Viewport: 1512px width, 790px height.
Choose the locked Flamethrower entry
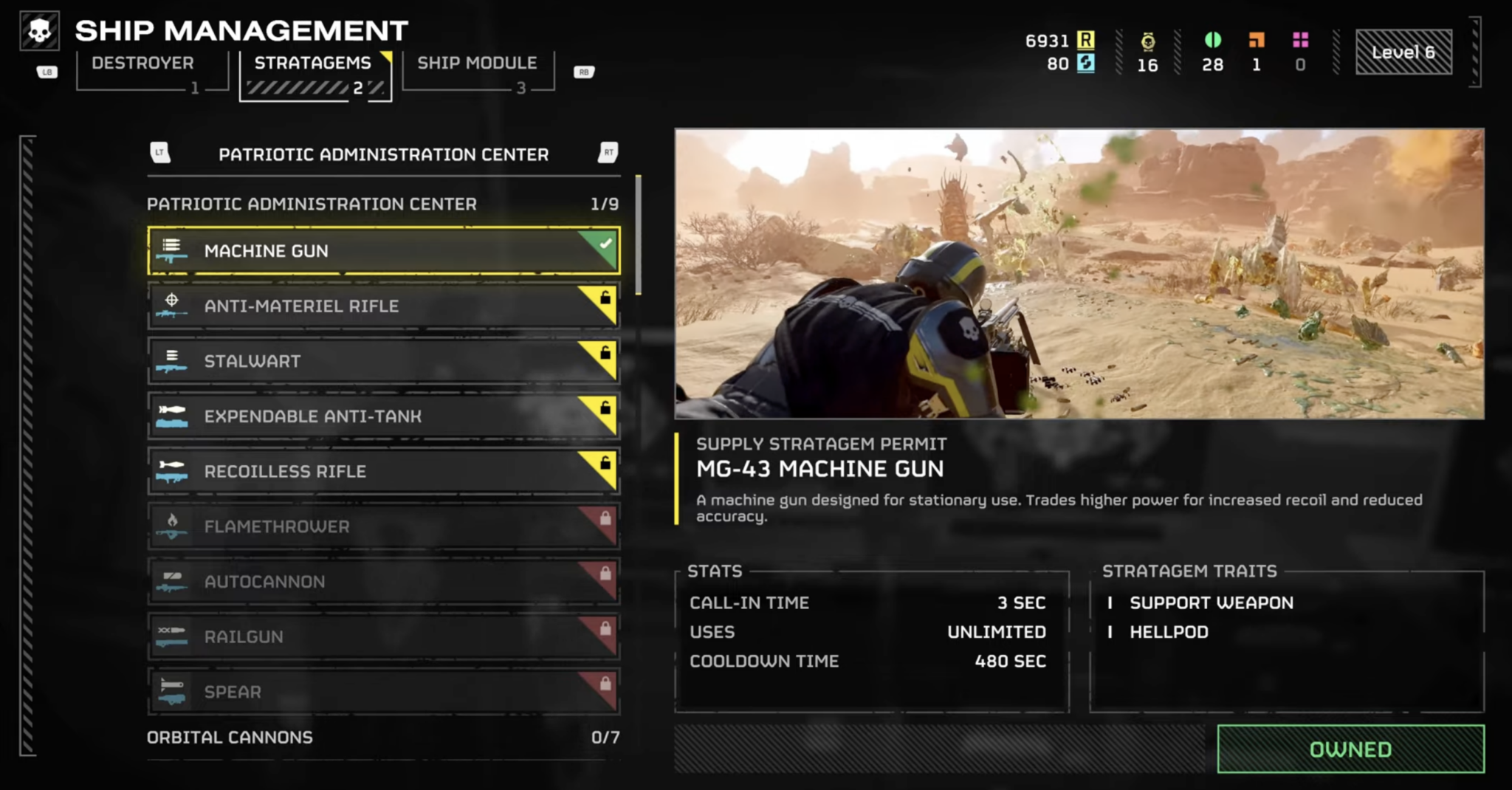[383, 526]
